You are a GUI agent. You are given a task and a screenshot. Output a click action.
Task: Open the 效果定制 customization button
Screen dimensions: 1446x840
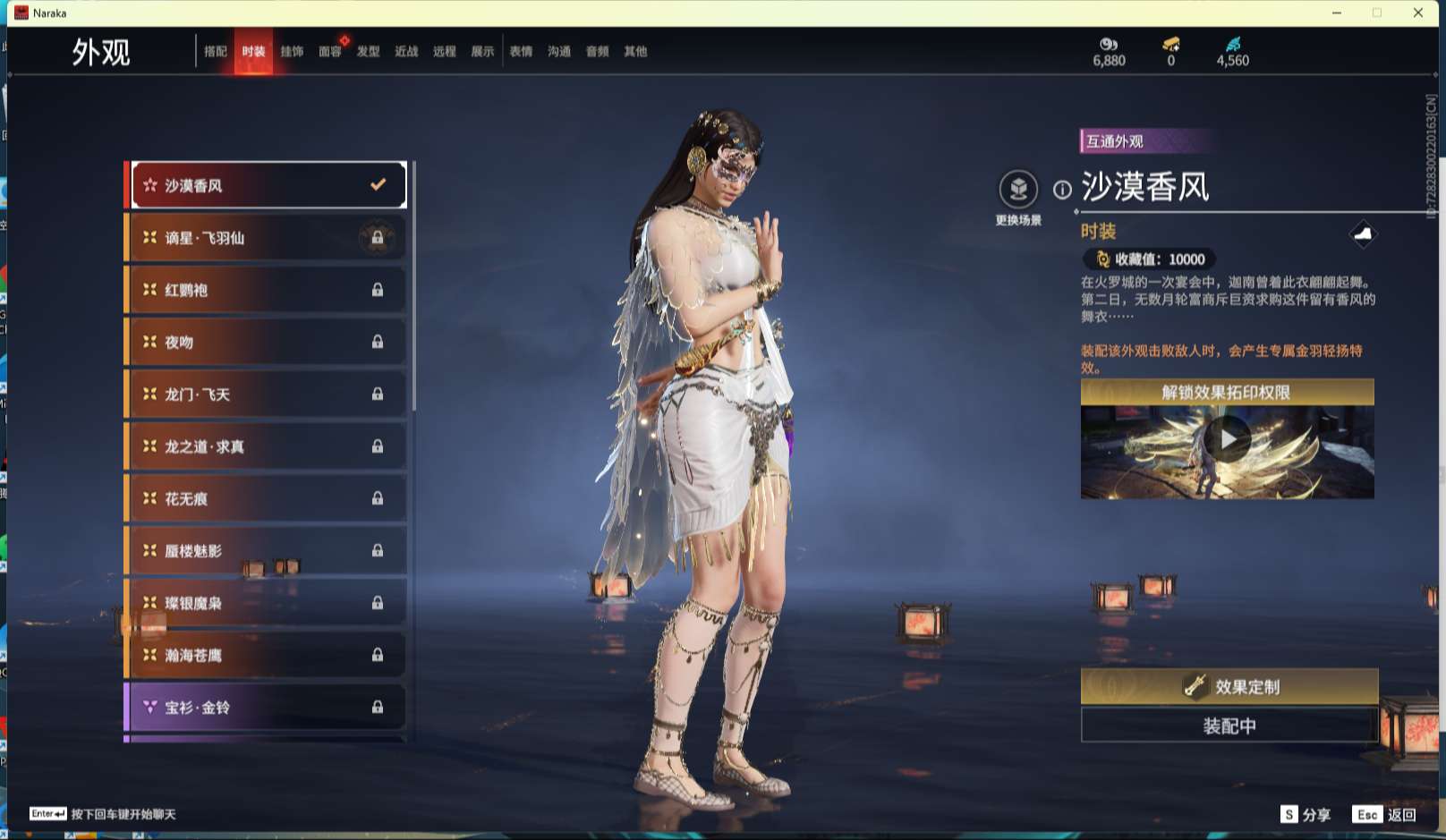1229,686
